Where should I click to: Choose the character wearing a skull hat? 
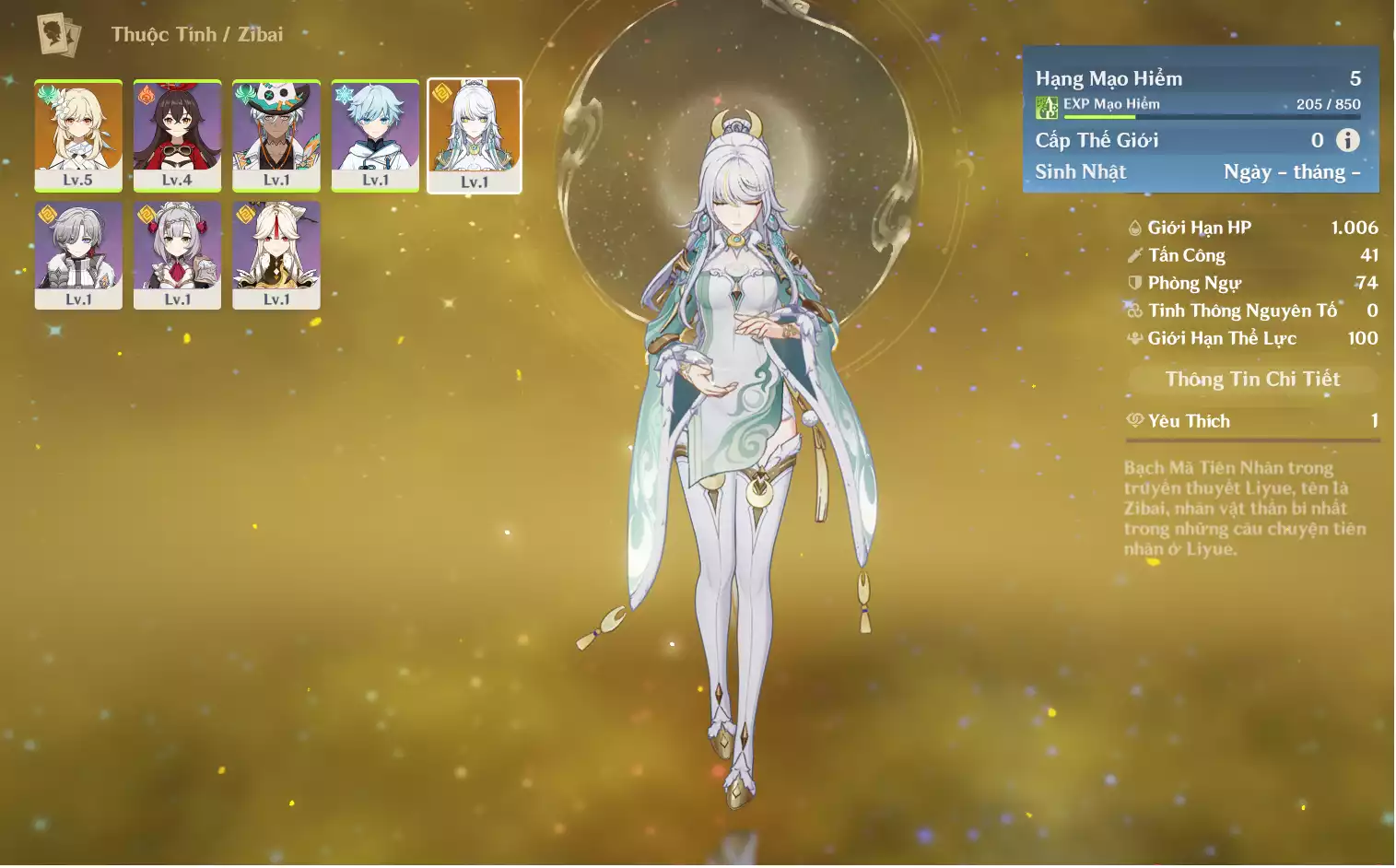[276, 135]
